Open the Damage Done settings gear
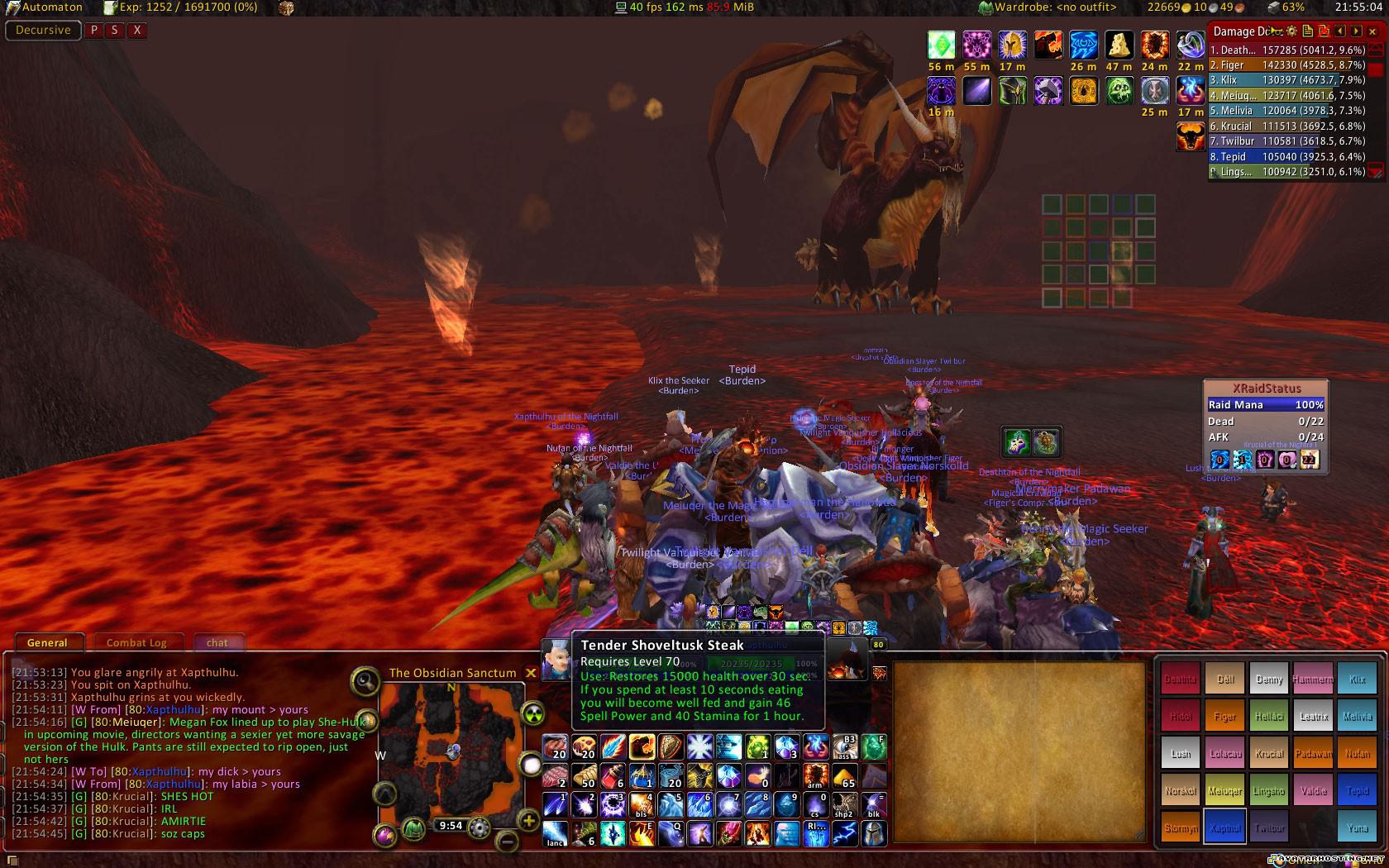The height and width of the screenshot is (868, 1389). coord(1292,31)
